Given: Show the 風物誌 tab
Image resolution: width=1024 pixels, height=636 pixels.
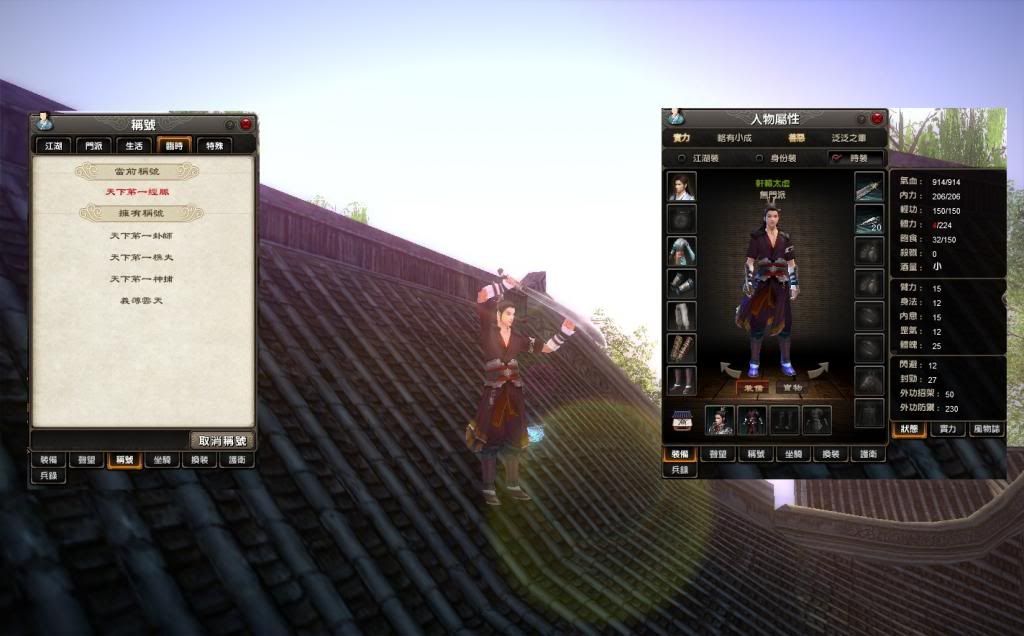Looking at the screenshot, I should 987,429.
